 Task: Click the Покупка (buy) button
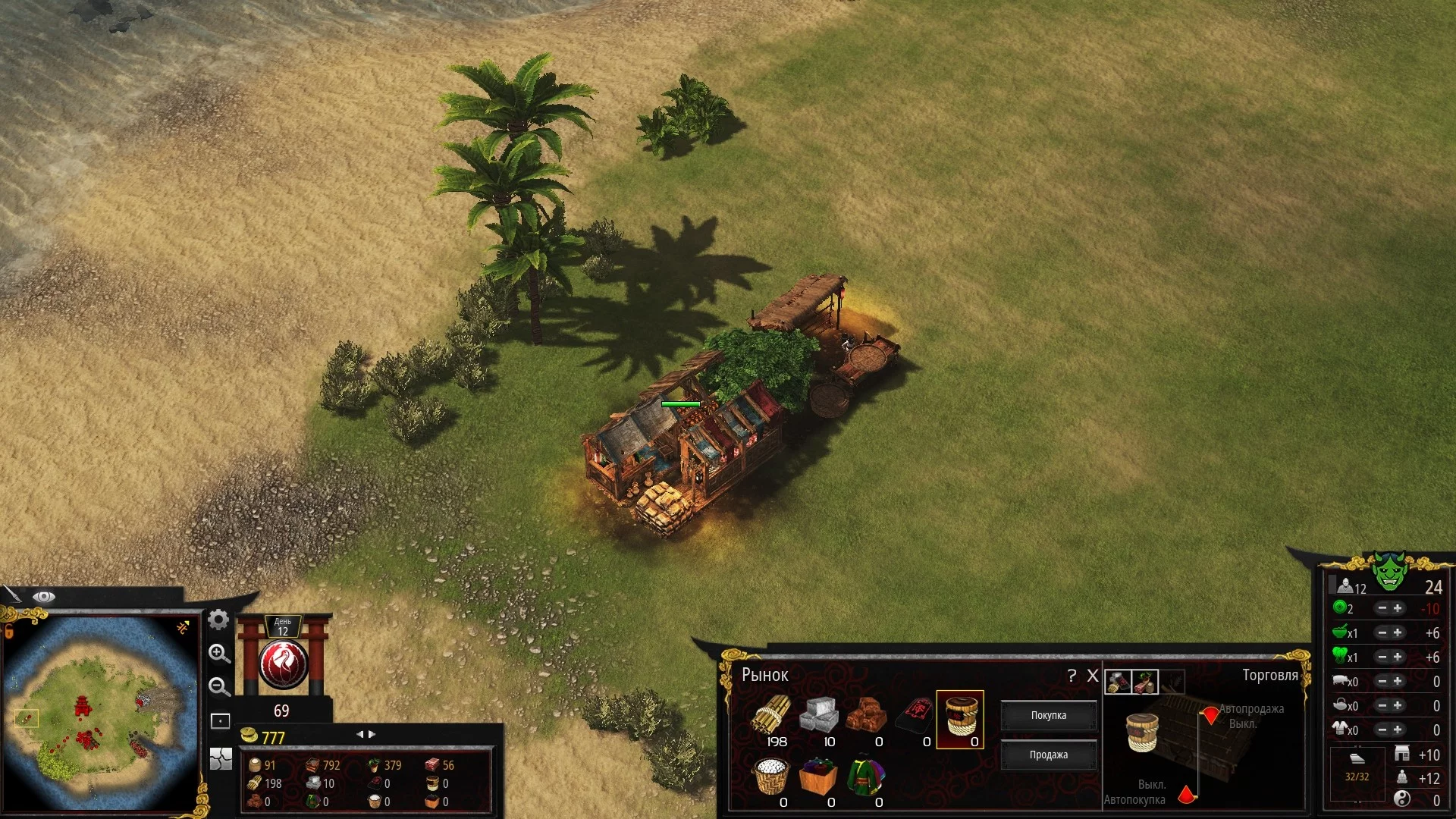pos(1048,715)
